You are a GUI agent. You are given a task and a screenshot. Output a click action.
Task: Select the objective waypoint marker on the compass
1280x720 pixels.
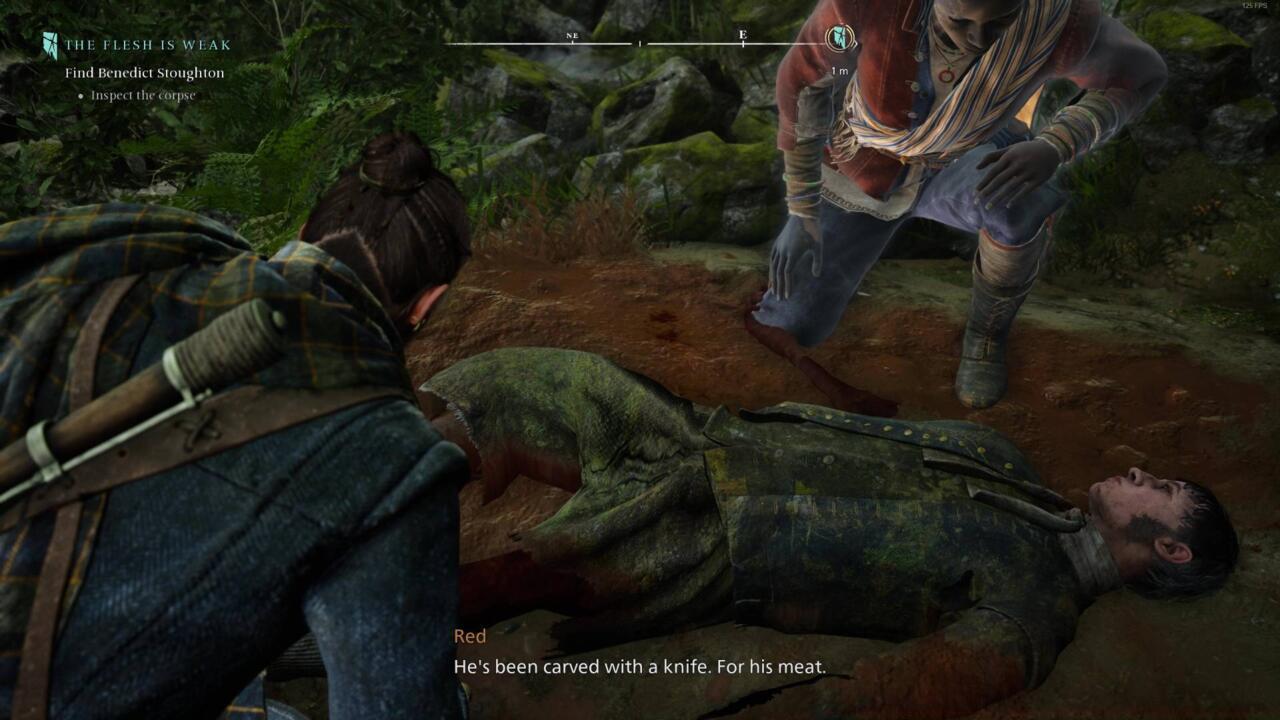coord(840,38)
